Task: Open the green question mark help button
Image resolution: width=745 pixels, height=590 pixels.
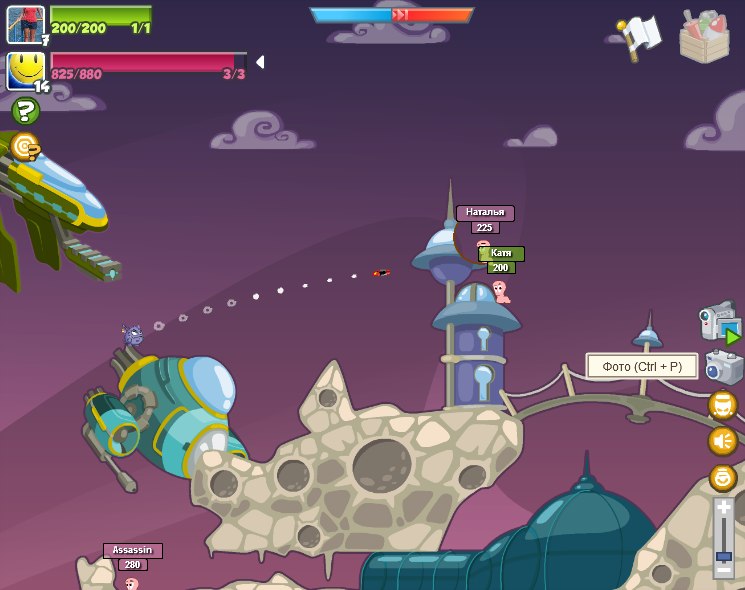Action: coord(25,111)
